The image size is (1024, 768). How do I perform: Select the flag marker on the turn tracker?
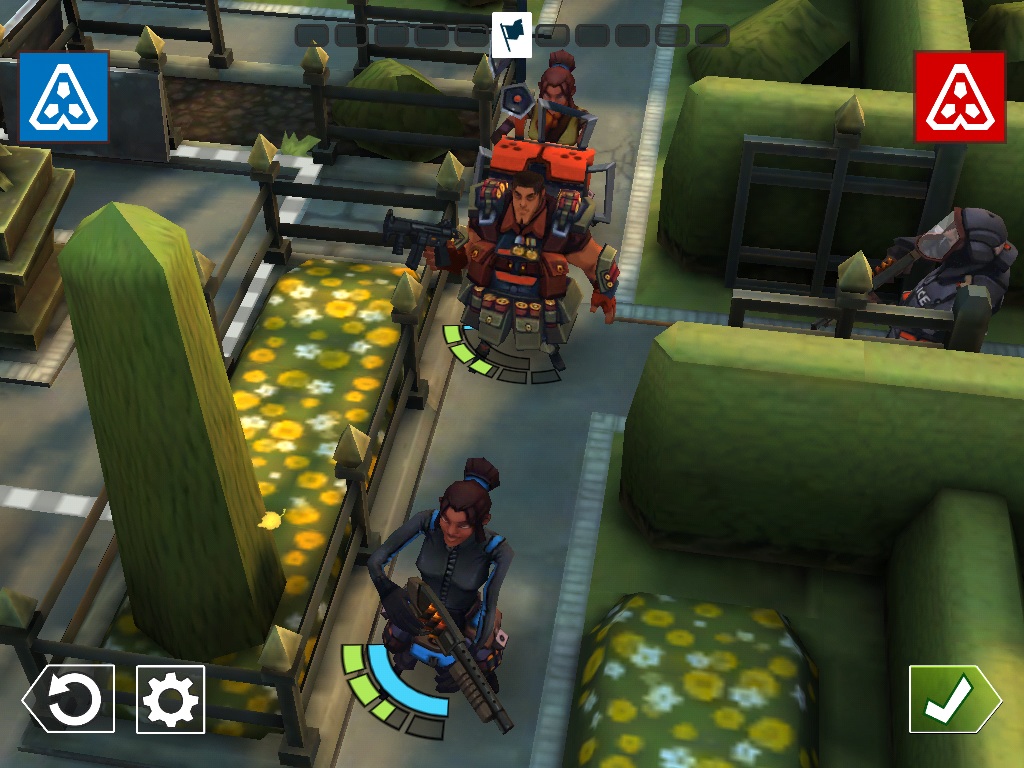pos(511,35)
